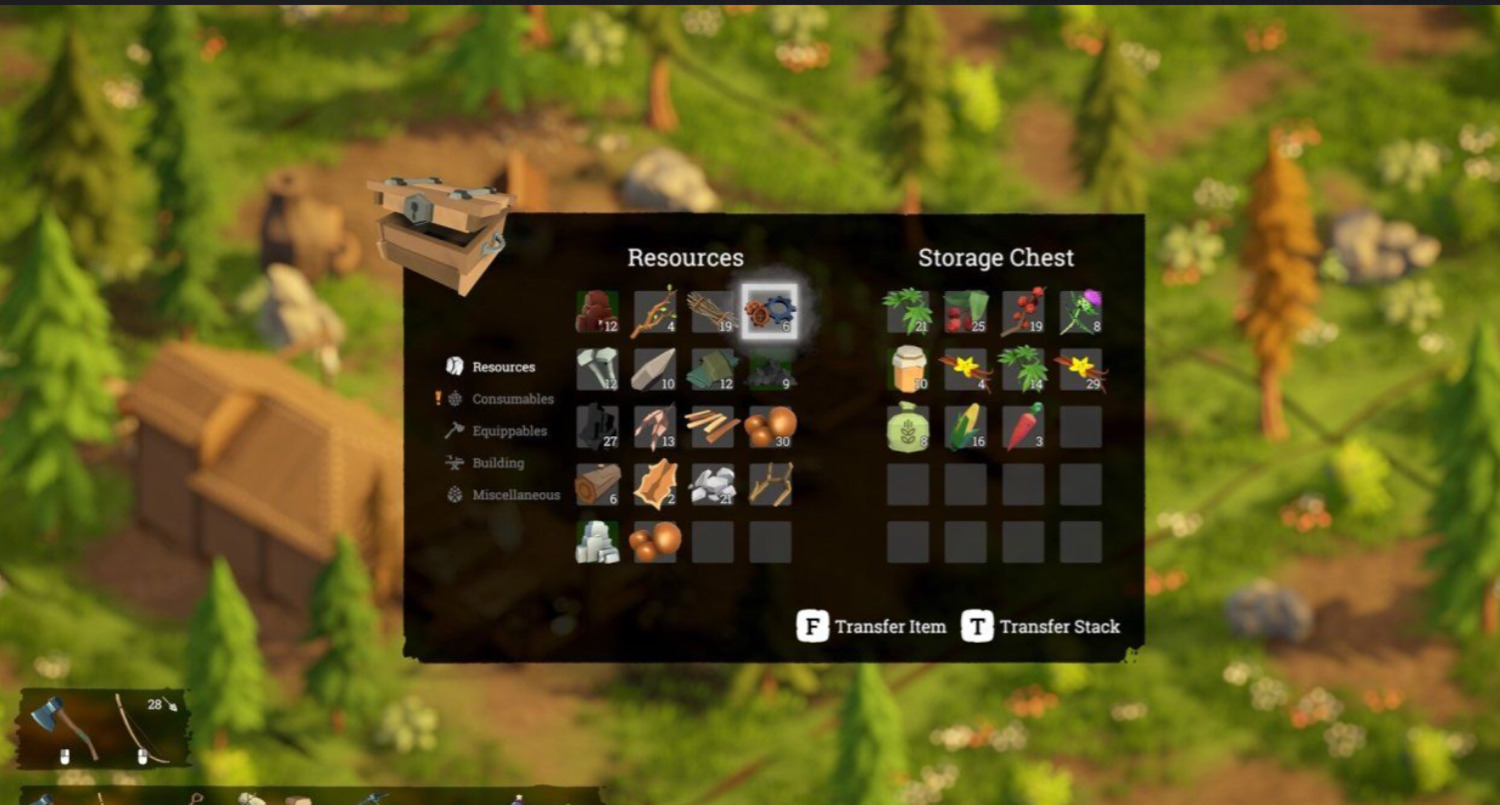Screen dimensions: 1500x805
Task: Pick the red berries with leaf slot
Action: pos(965,312)
